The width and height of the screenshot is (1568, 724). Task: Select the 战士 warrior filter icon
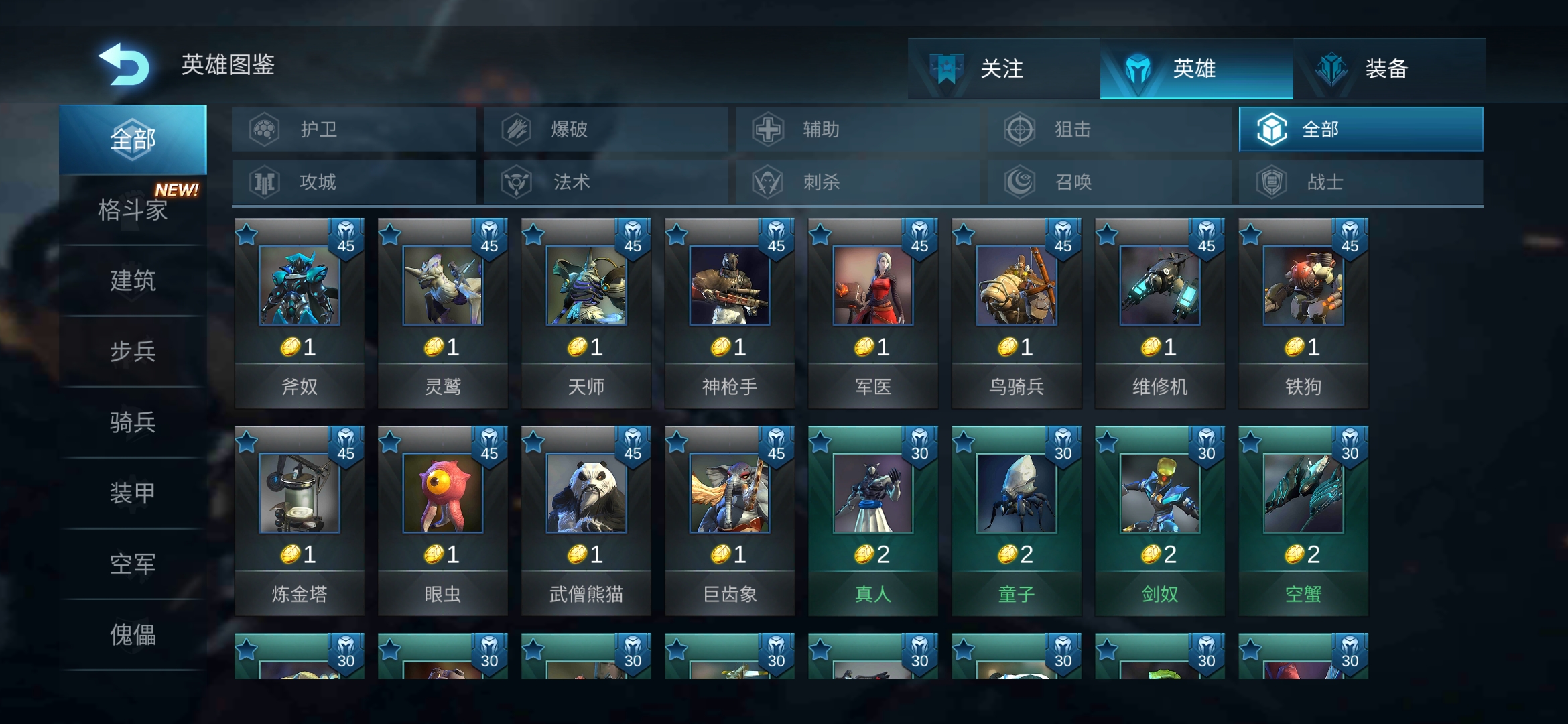pyautogui.click(x=1270, y=182)
